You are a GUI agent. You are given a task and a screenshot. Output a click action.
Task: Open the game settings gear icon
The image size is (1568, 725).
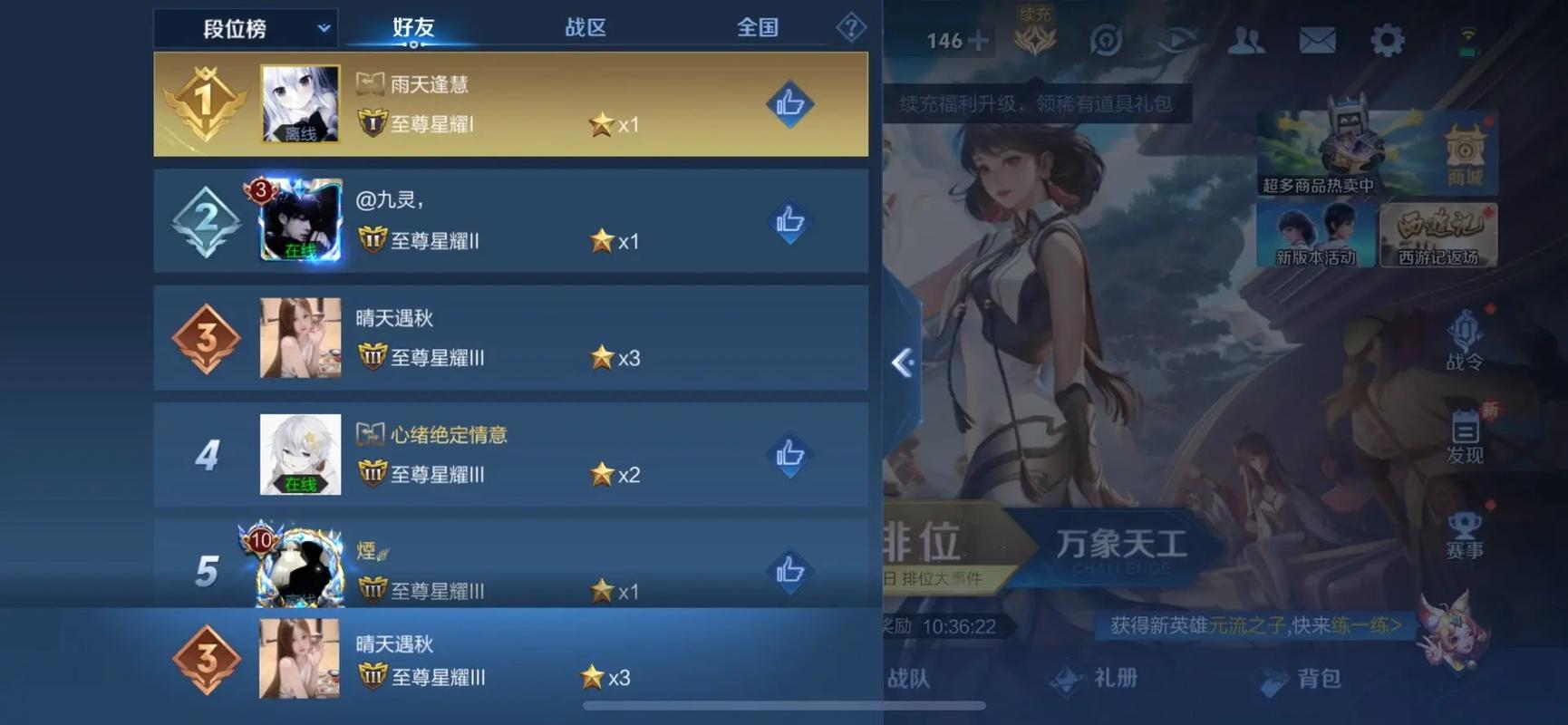[1386, 40]
